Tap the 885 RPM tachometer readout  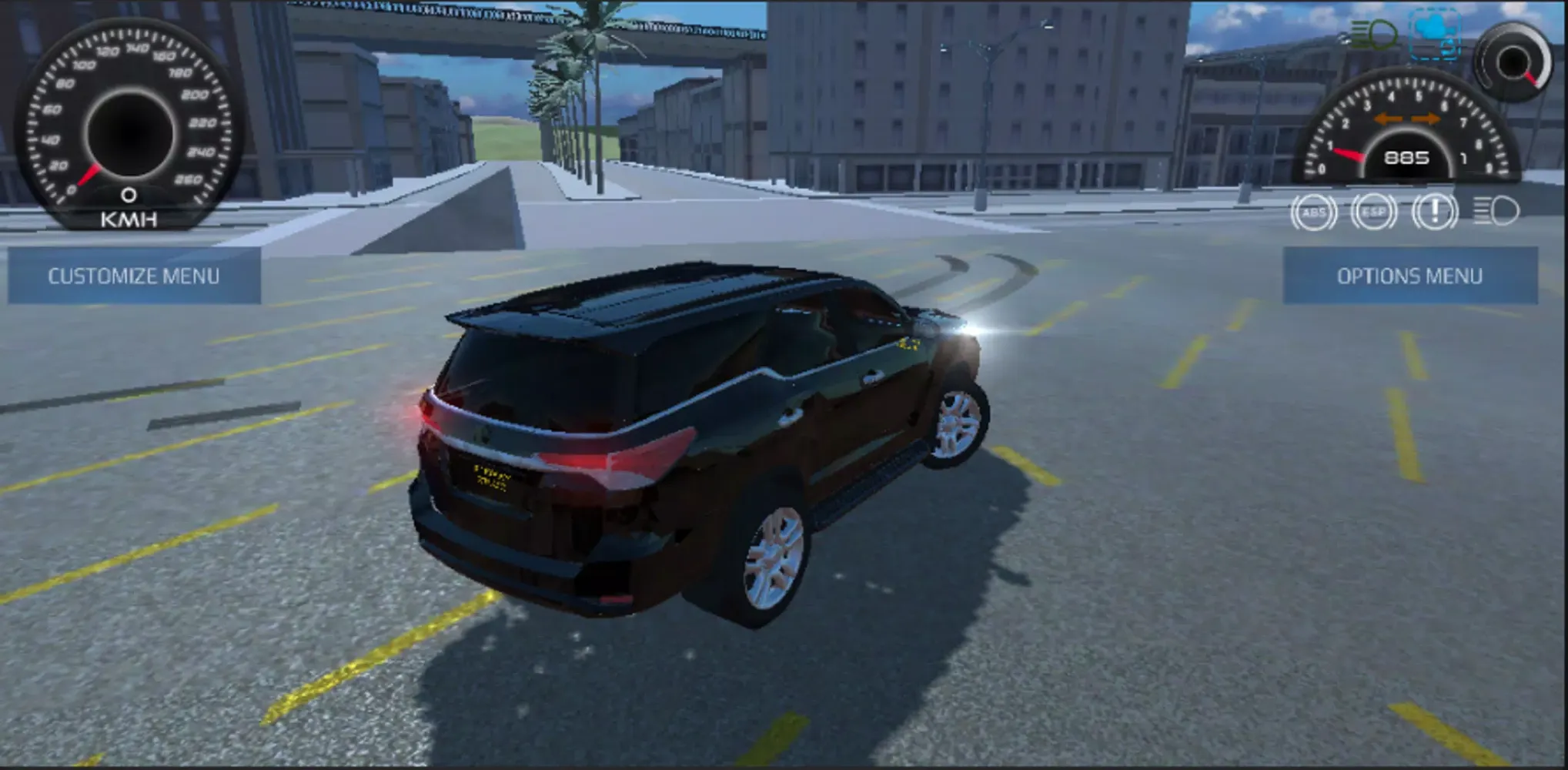coord(1408,159)
